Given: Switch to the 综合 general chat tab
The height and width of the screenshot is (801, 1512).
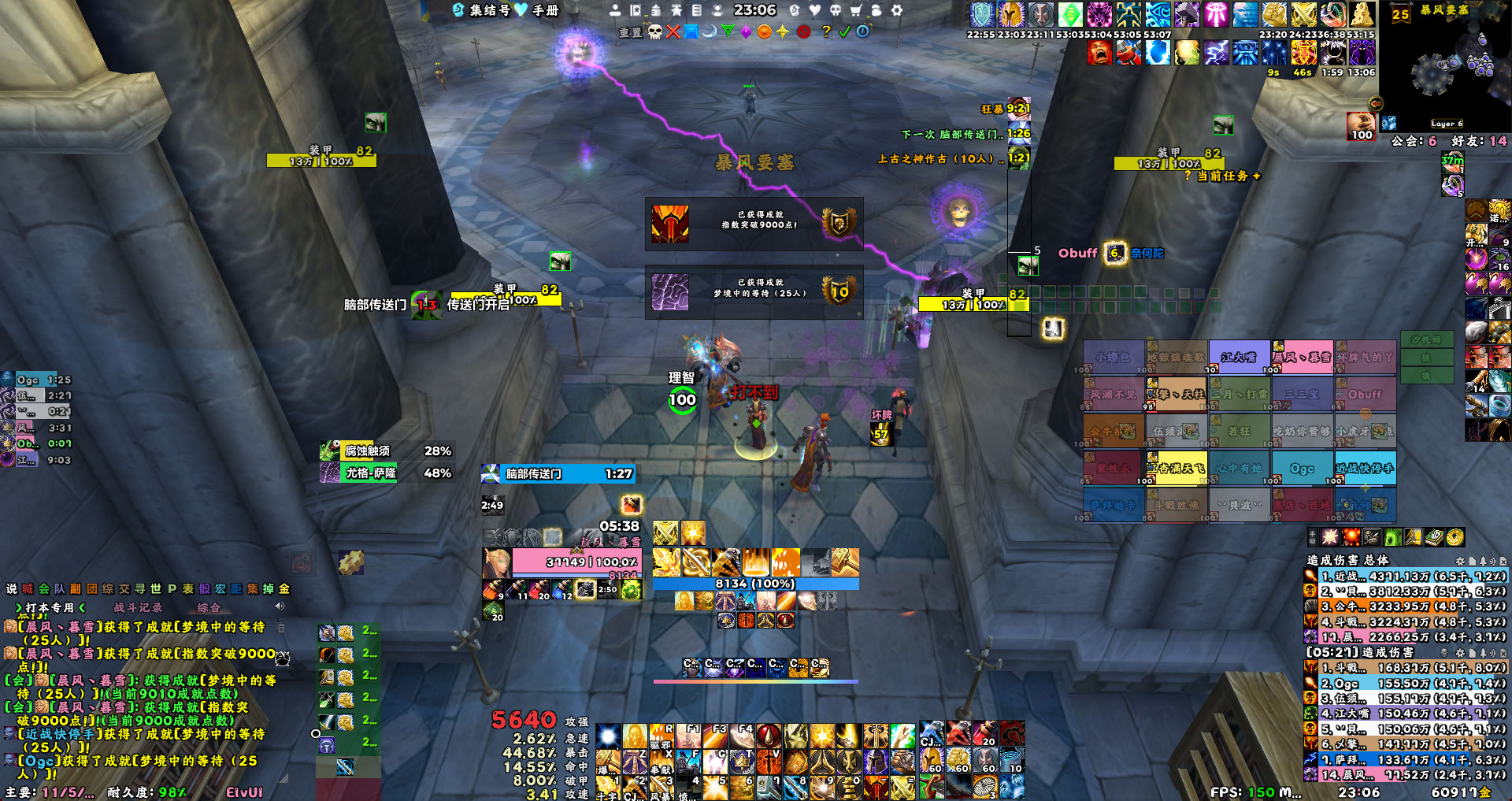Looking at the screenshot, I should click(x=209, y=607).
